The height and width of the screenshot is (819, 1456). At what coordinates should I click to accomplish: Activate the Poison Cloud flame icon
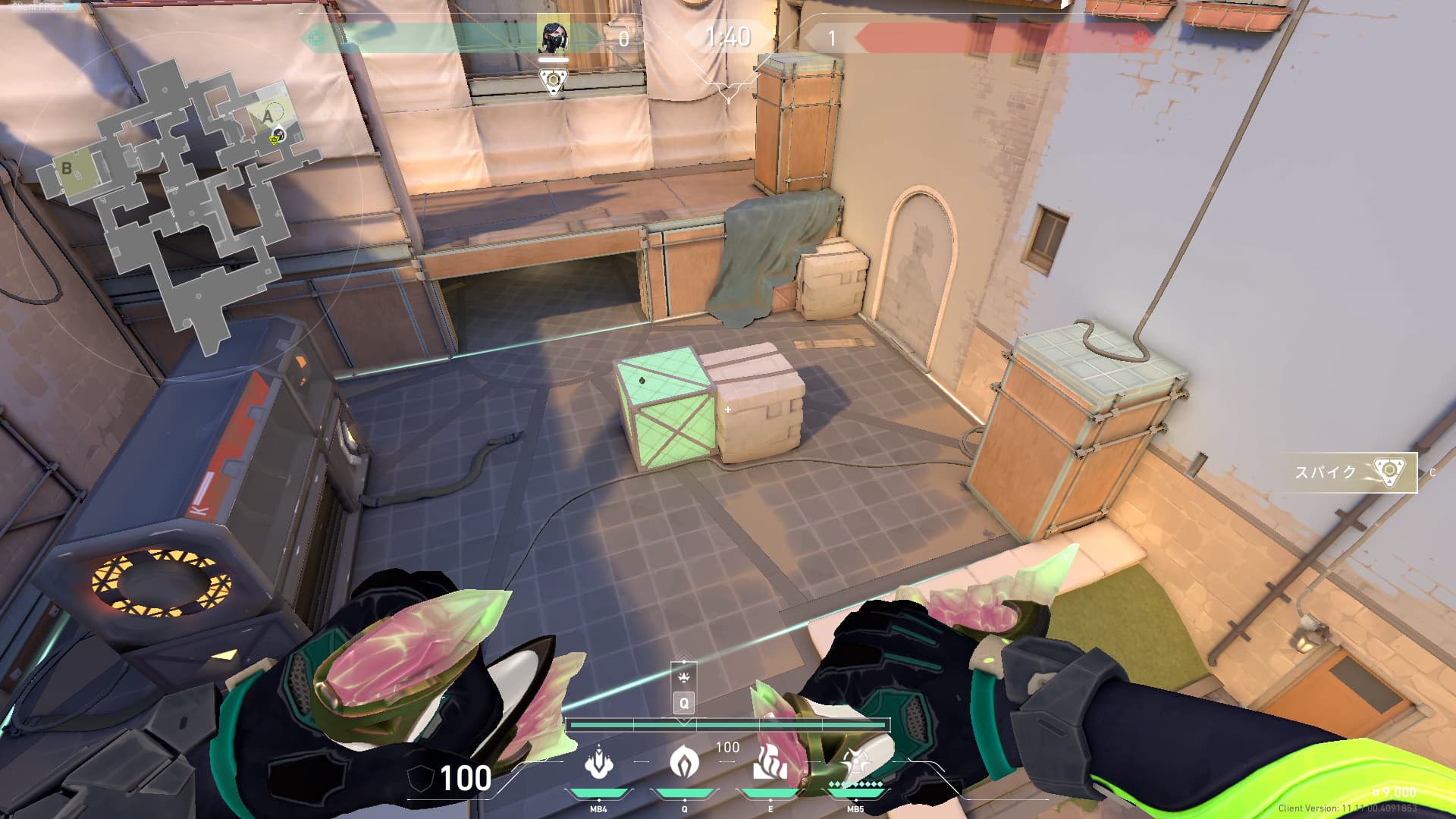tap(684, 763)
